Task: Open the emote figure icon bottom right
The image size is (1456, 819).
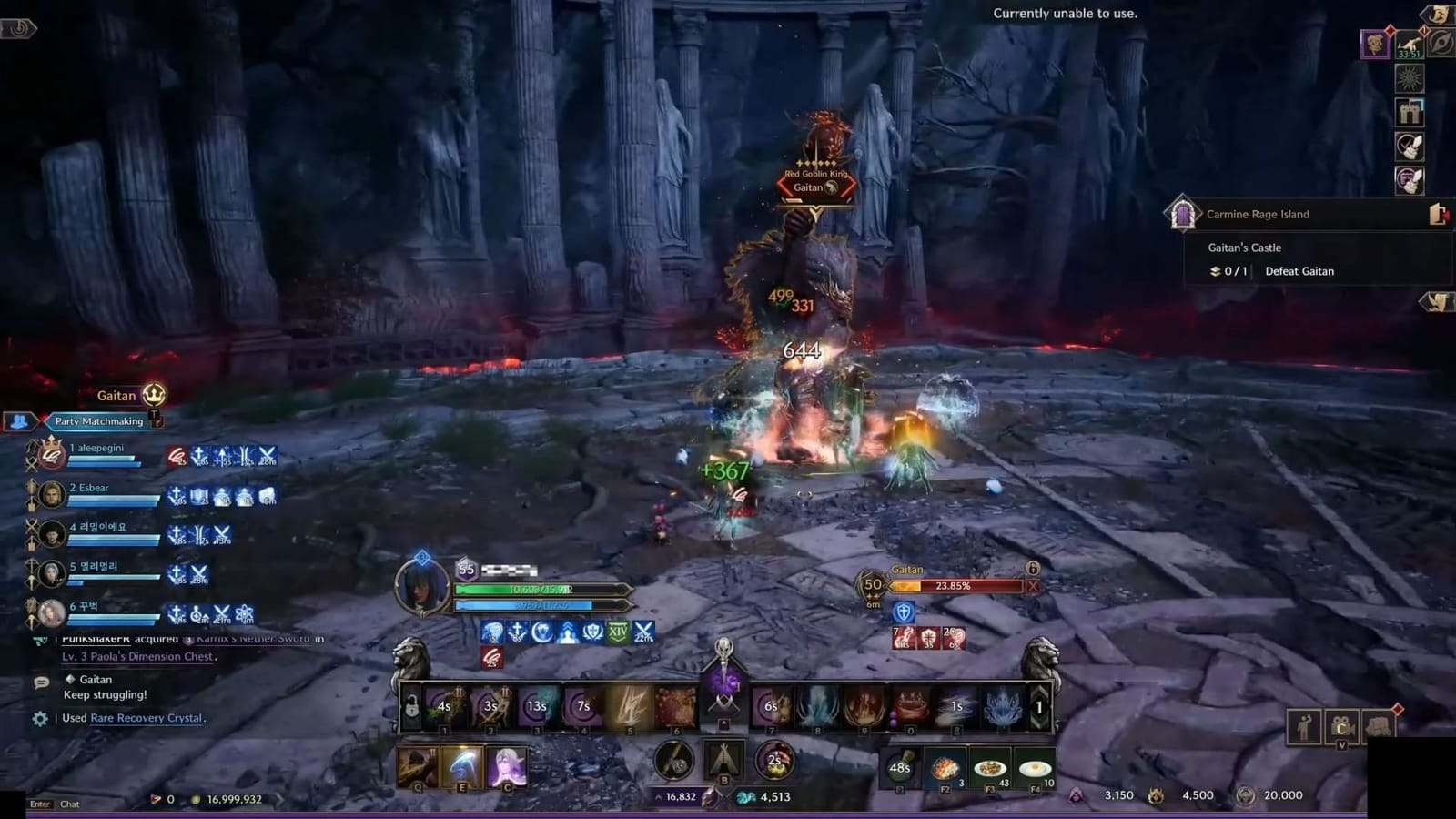Action: [1305, 726]
